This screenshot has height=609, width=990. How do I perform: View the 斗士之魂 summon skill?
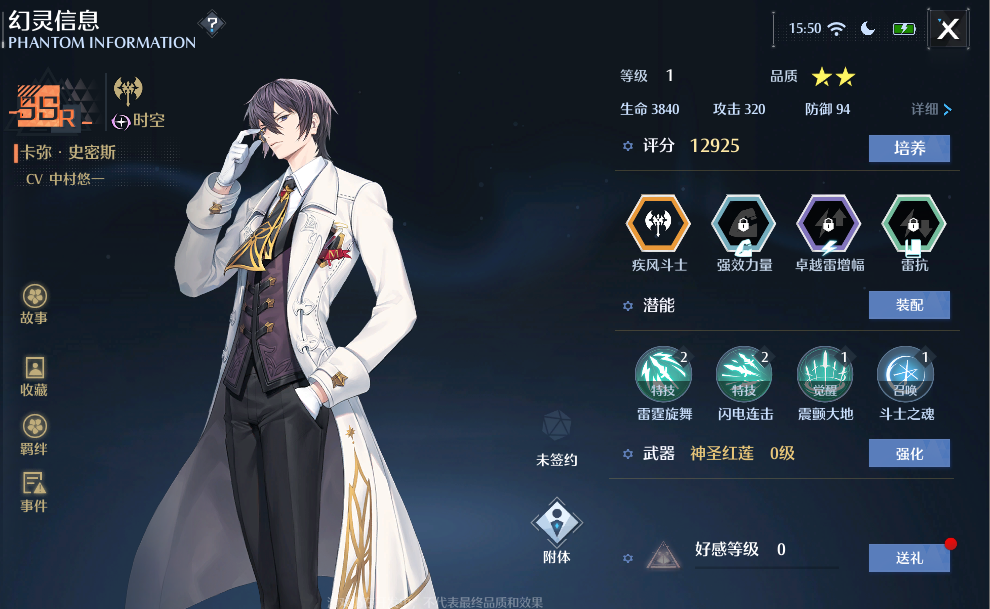point(905,375)
